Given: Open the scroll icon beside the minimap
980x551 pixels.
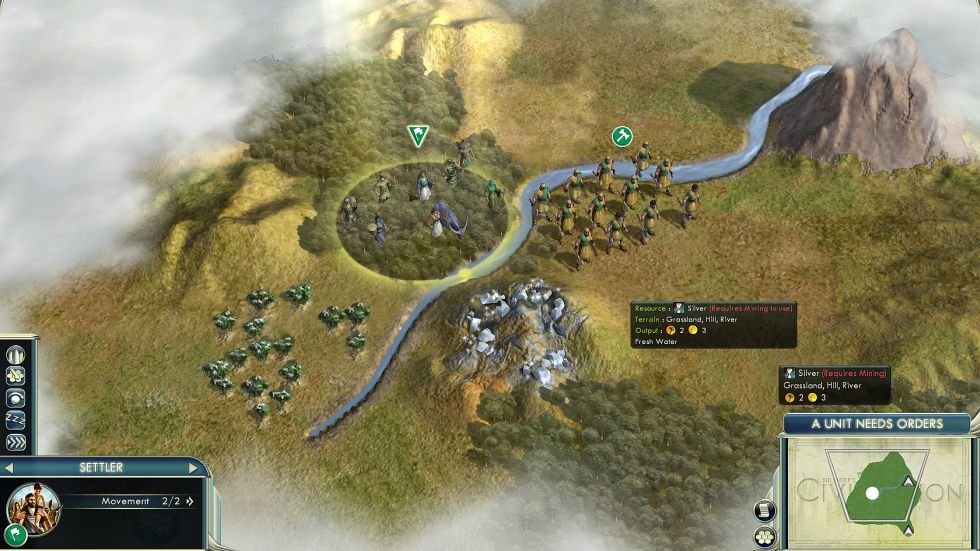Looking at the screenshot, I should coord(765,510).
